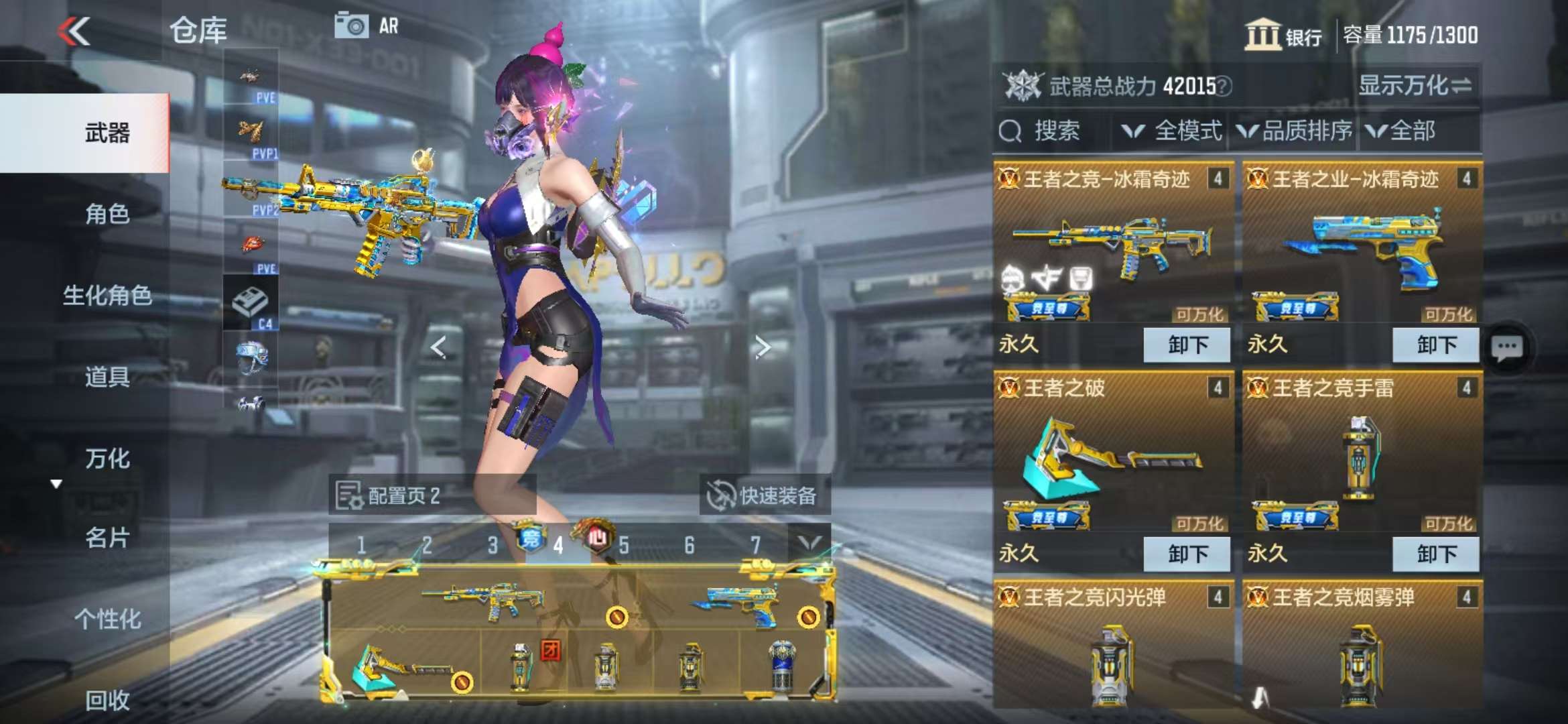Open the 角色 (Character) tab
The height and width of the screenshot is (724, 1568).
click(x=107, y=214)
